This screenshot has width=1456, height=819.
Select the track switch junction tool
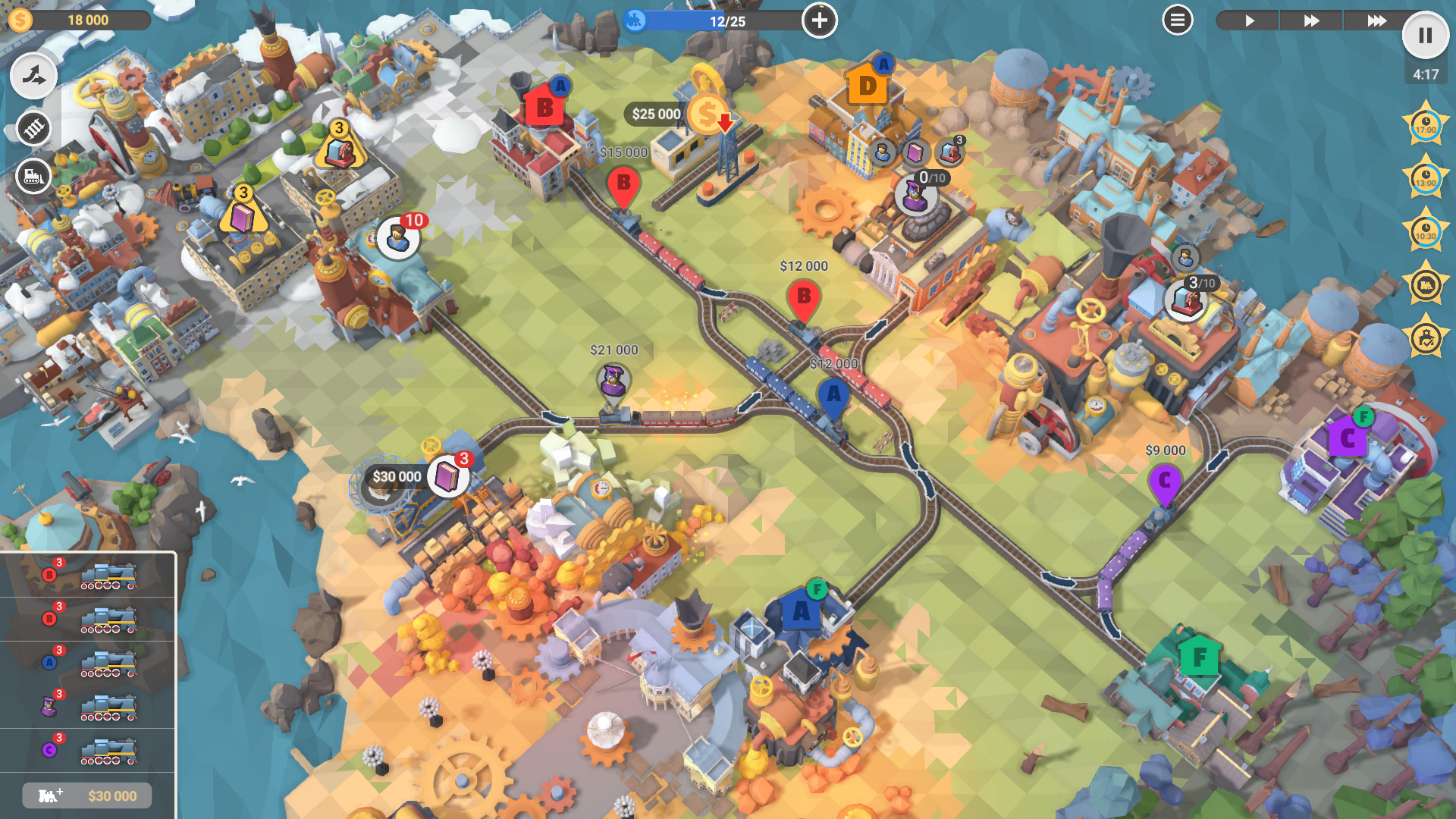[x=33, y=76]
